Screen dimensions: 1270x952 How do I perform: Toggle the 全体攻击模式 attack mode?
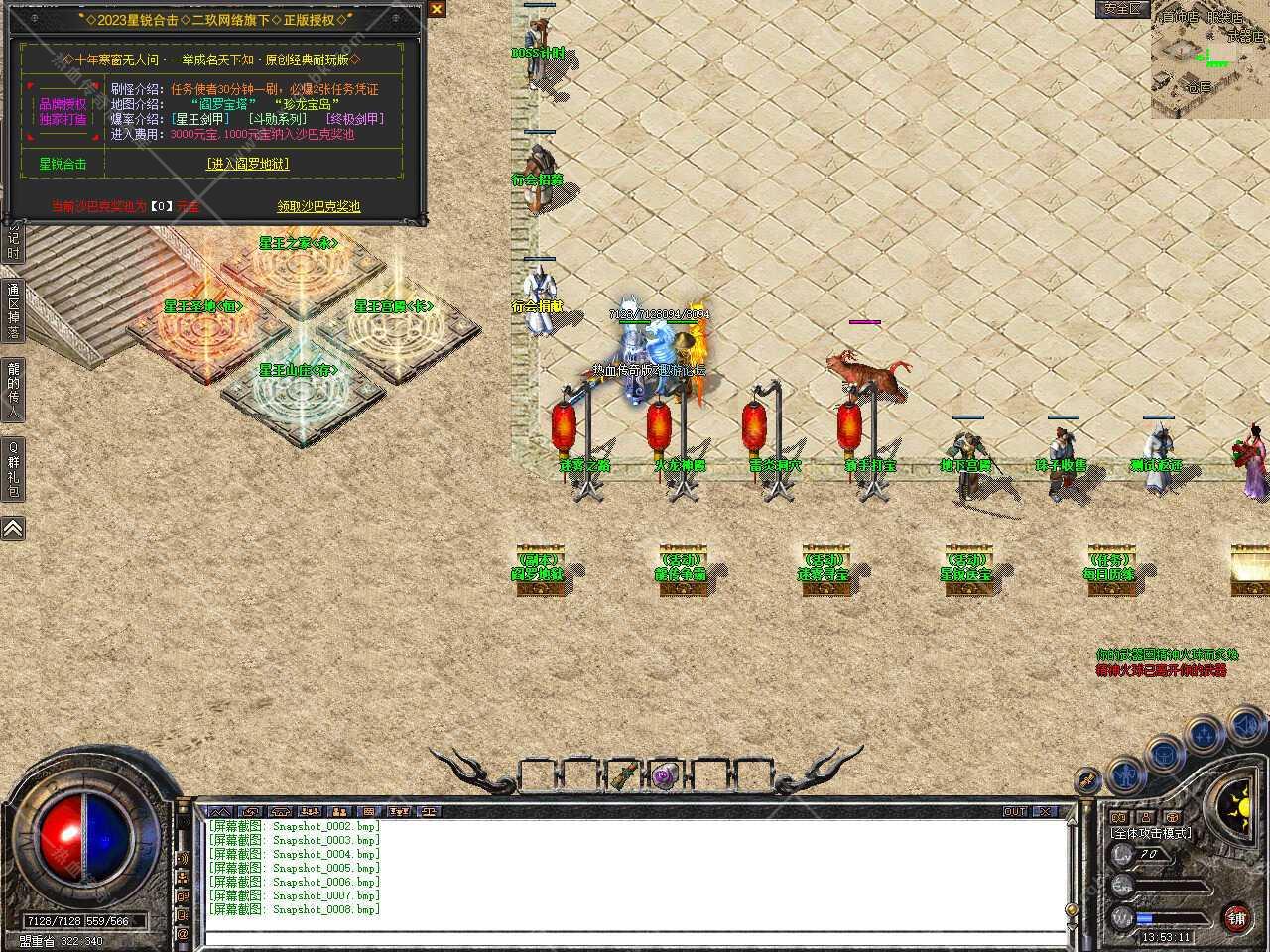tap(1151, 833)
